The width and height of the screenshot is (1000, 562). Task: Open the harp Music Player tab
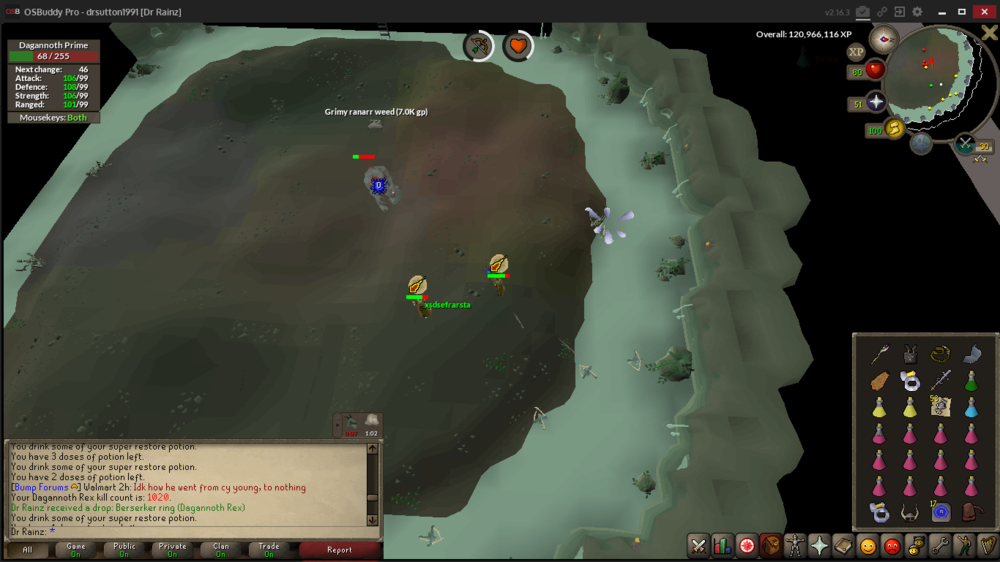coord(987,546)
